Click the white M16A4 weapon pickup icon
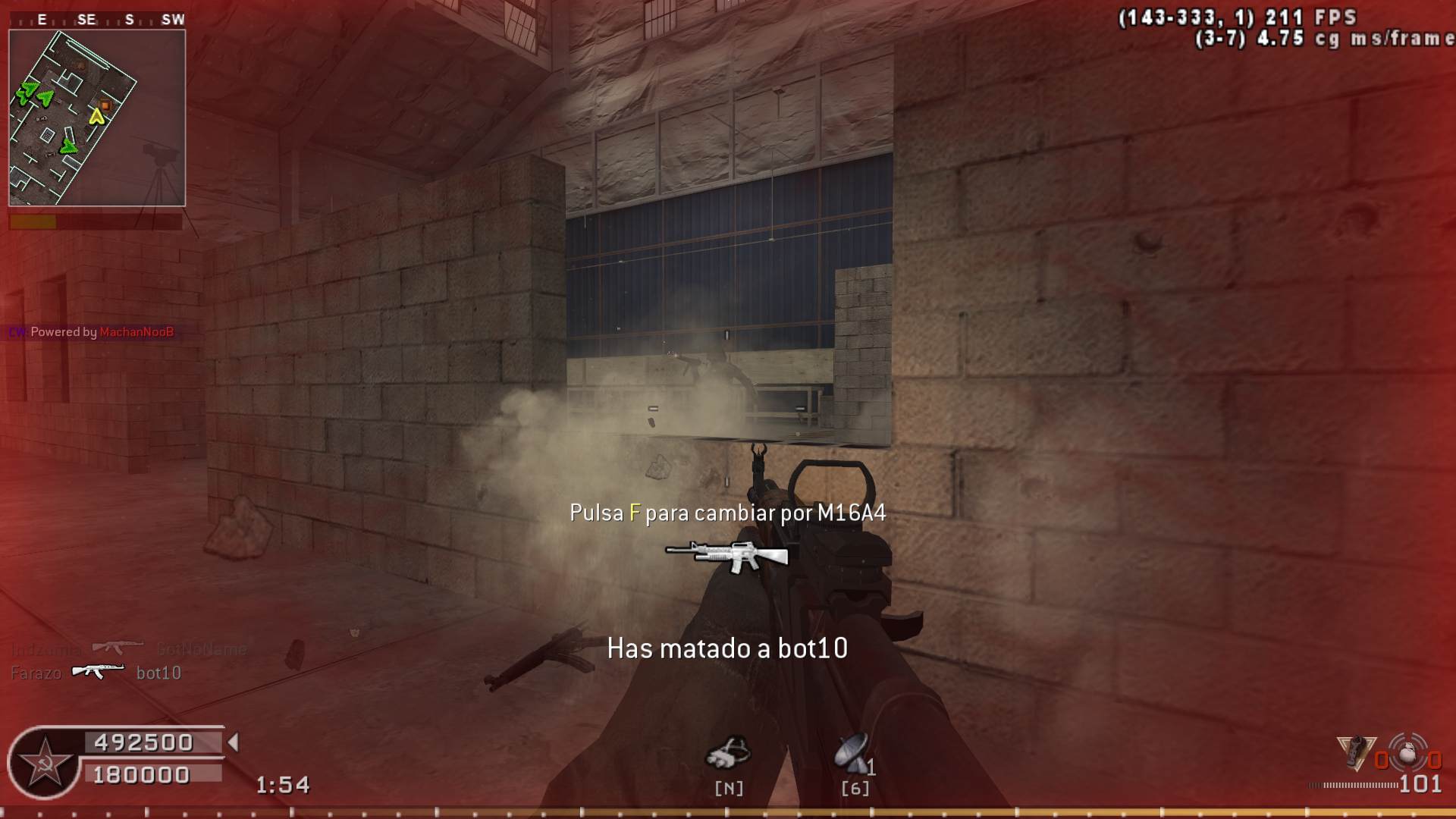1456x819 pixels. pos(727,555)
